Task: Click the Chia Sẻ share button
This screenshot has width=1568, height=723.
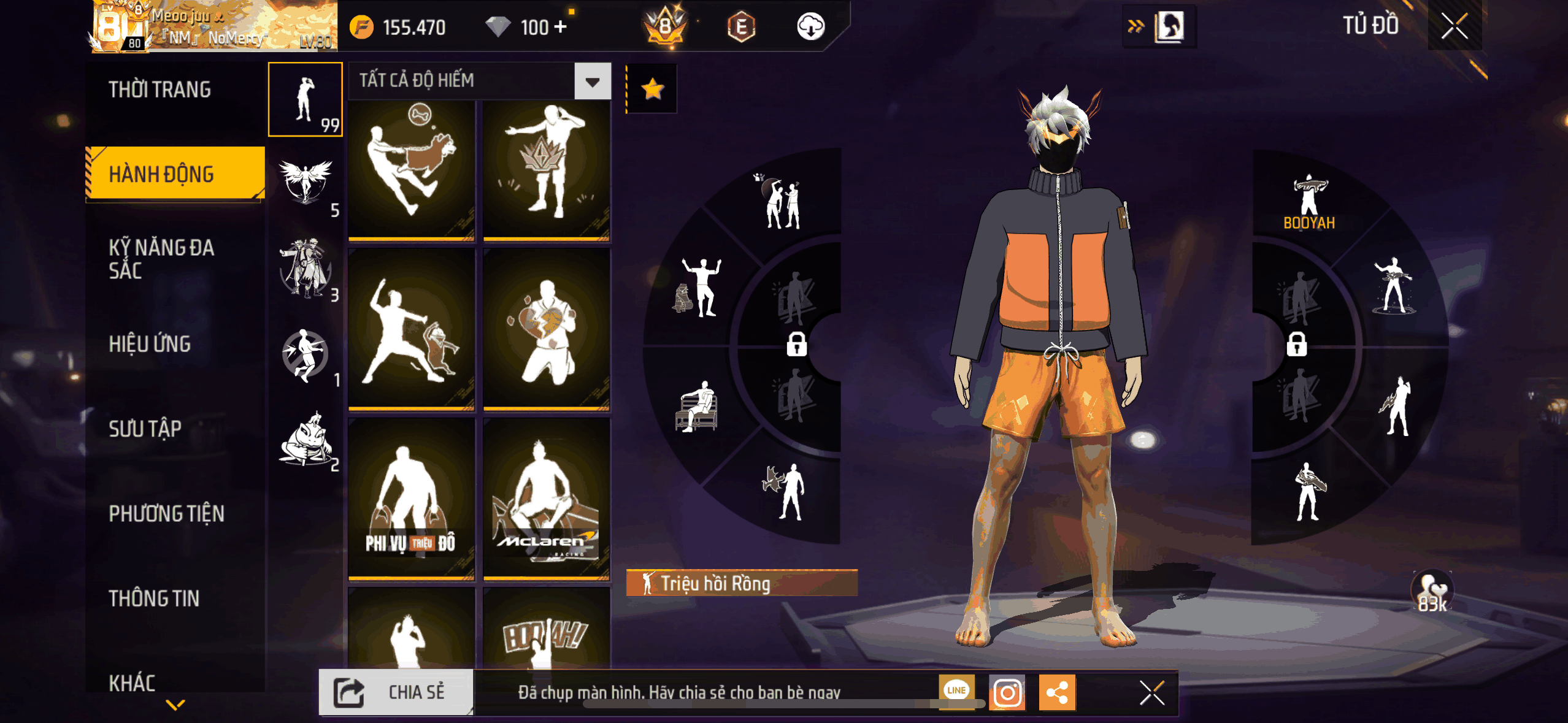Action: pos(396,692)
